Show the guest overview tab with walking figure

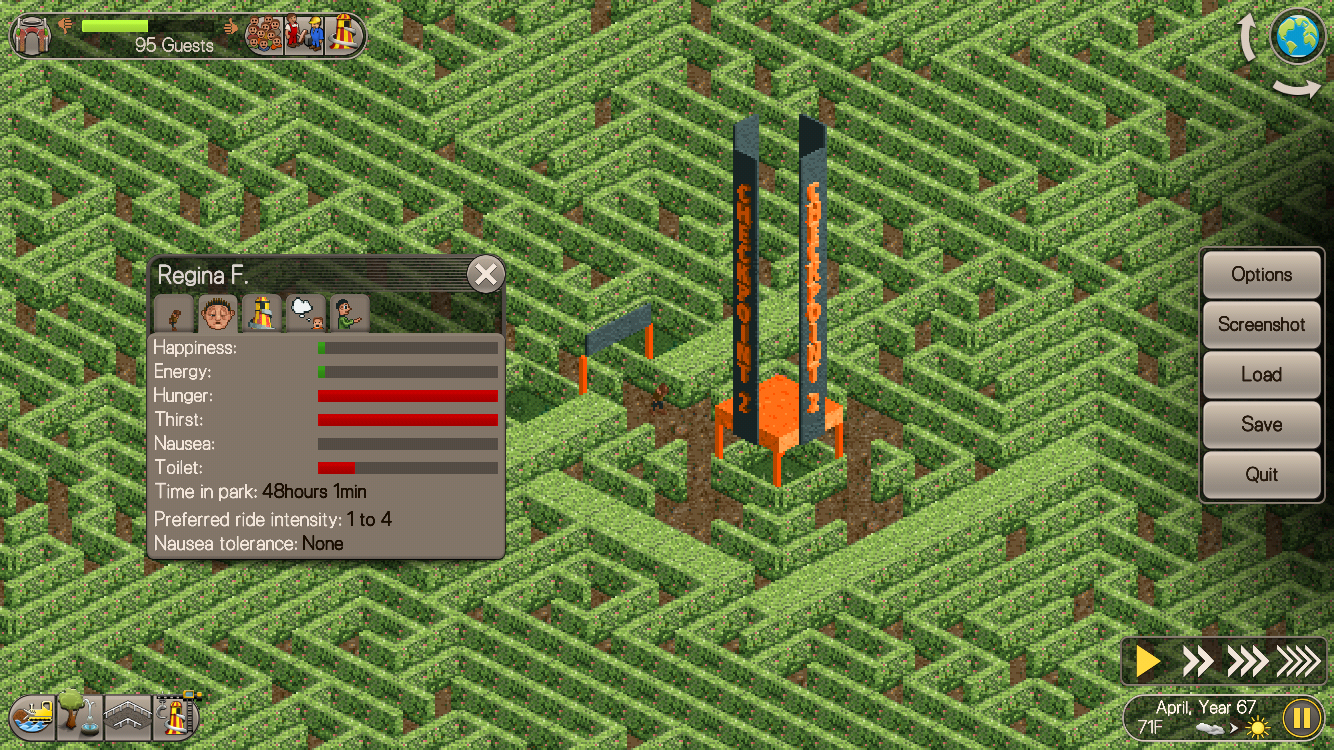pos(174,315)
